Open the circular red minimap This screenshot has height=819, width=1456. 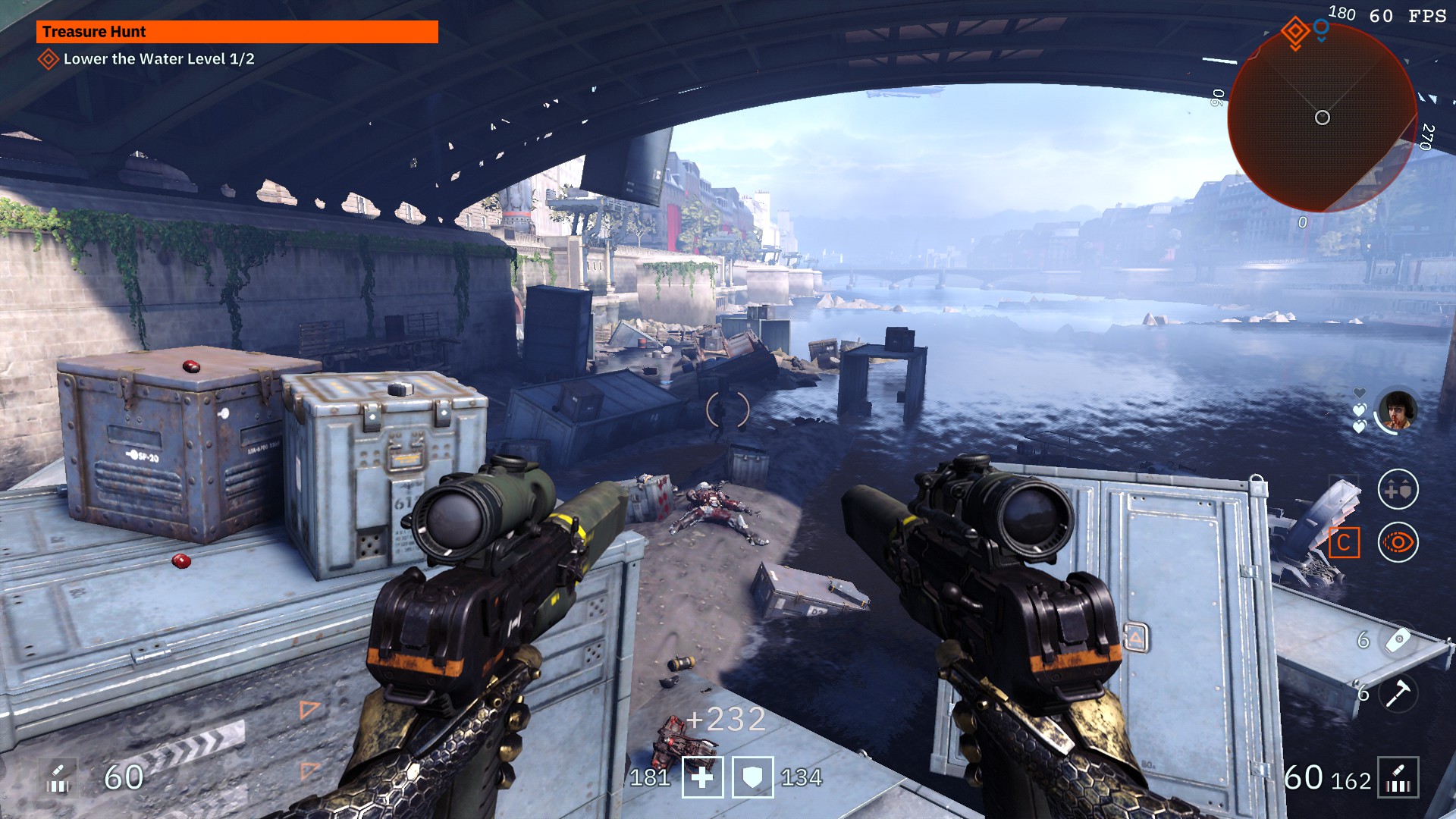pyautogui.click(x=1322, y=119)
